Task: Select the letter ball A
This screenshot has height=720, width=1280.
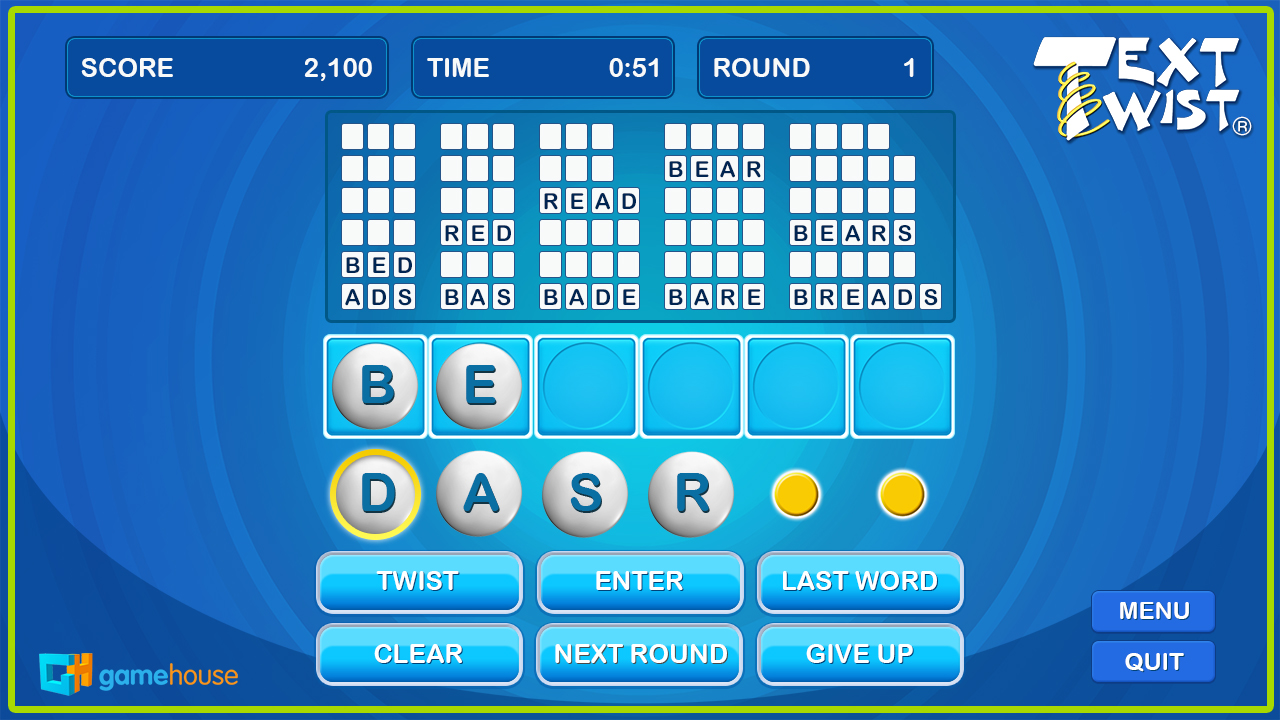Action: [x=478, y=493]
